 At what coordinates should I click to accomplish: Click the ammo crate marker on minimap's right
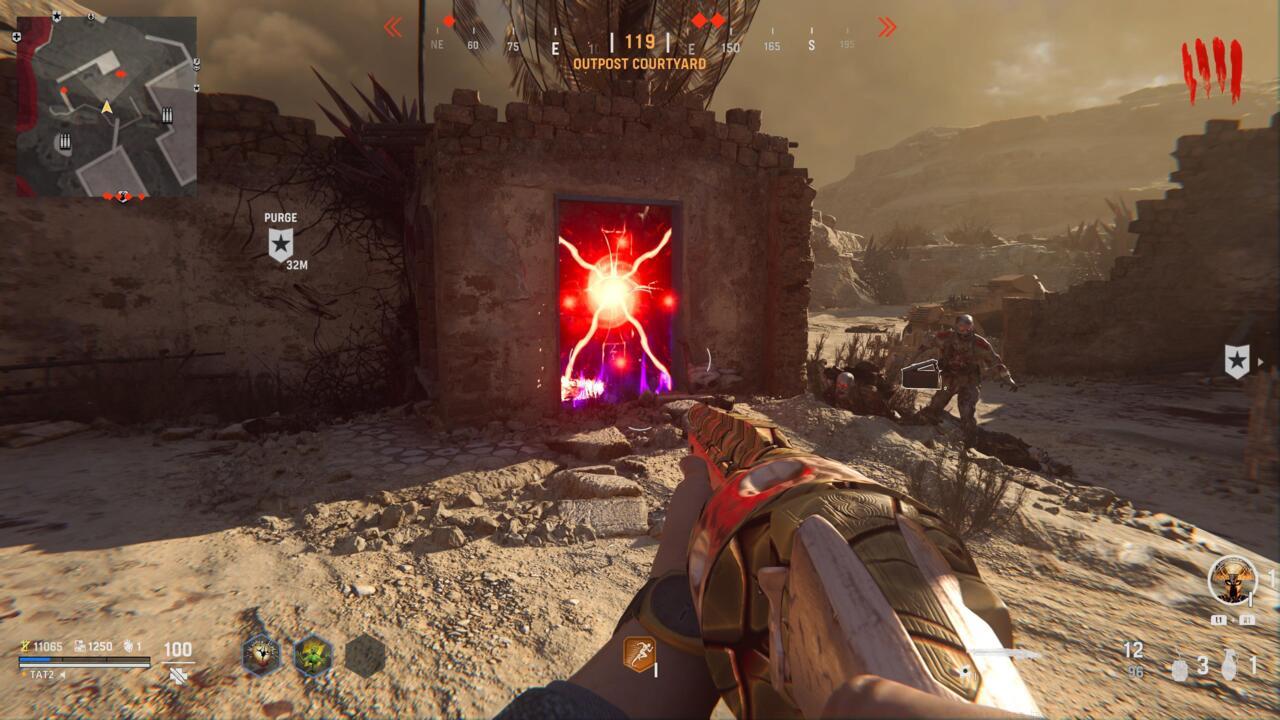167,116
